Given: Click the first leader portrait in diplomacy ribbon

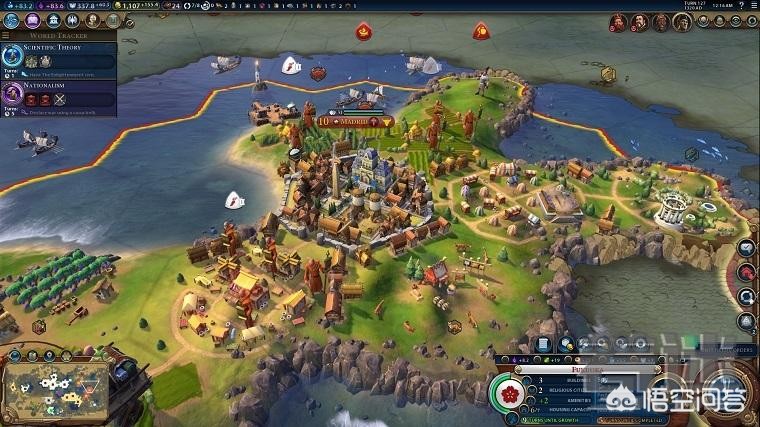Looking at the screenshot, I should click(618, 21).
